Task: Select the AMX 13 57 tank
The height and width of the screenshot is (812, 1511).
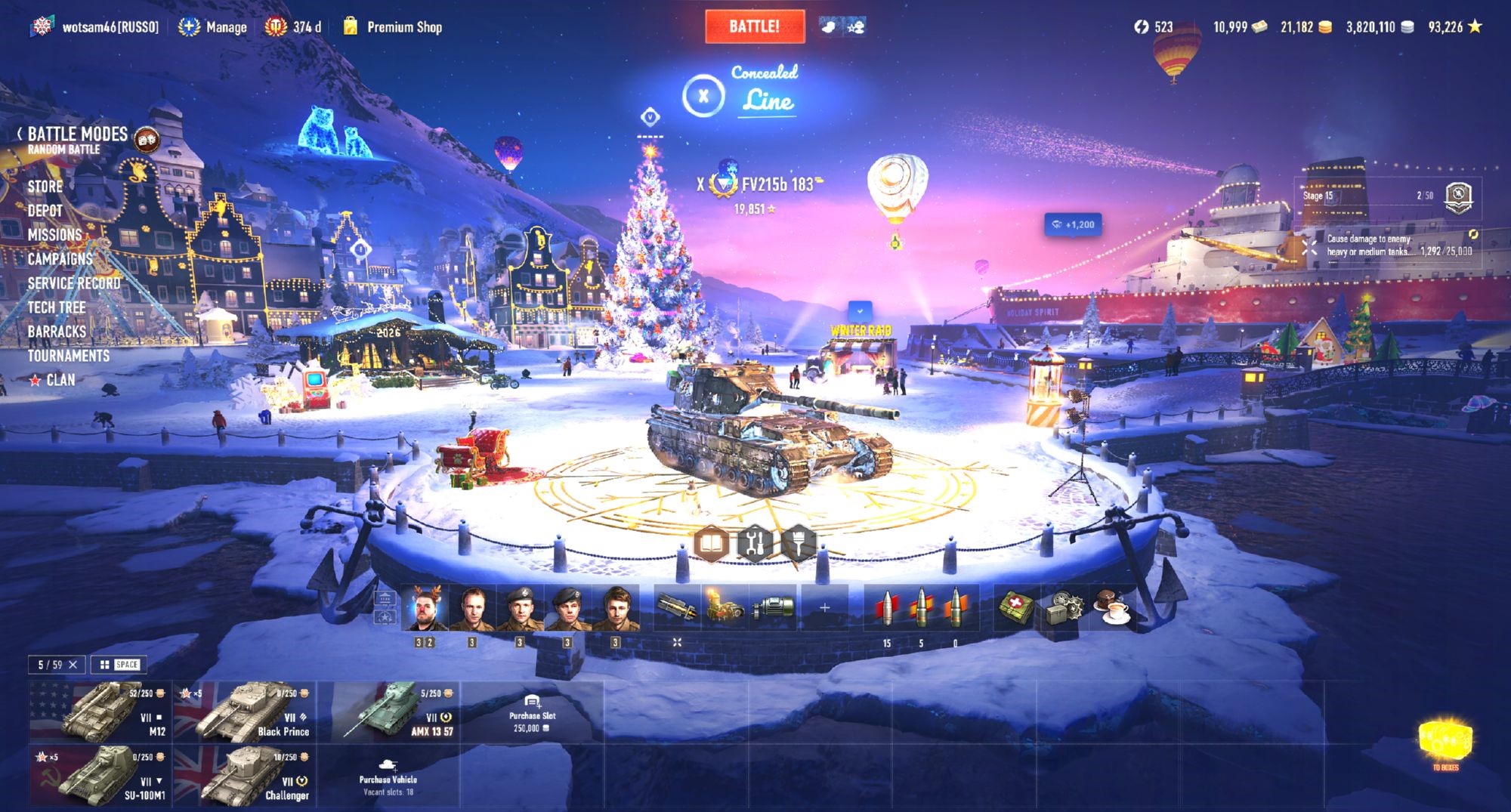Action: pos(390,711)
